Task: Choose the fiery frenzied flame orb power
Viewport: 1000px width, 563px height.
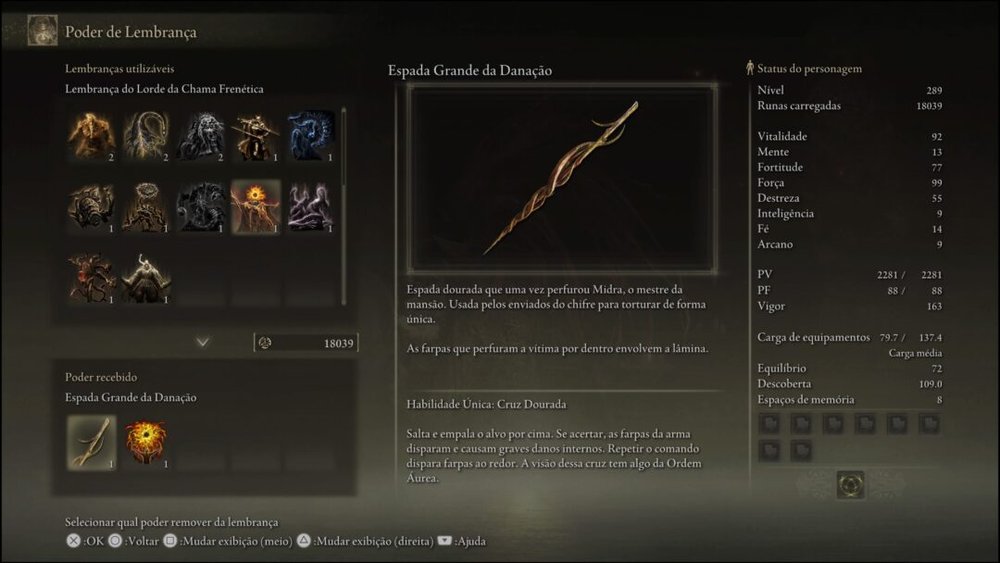Action: (145, 442)
